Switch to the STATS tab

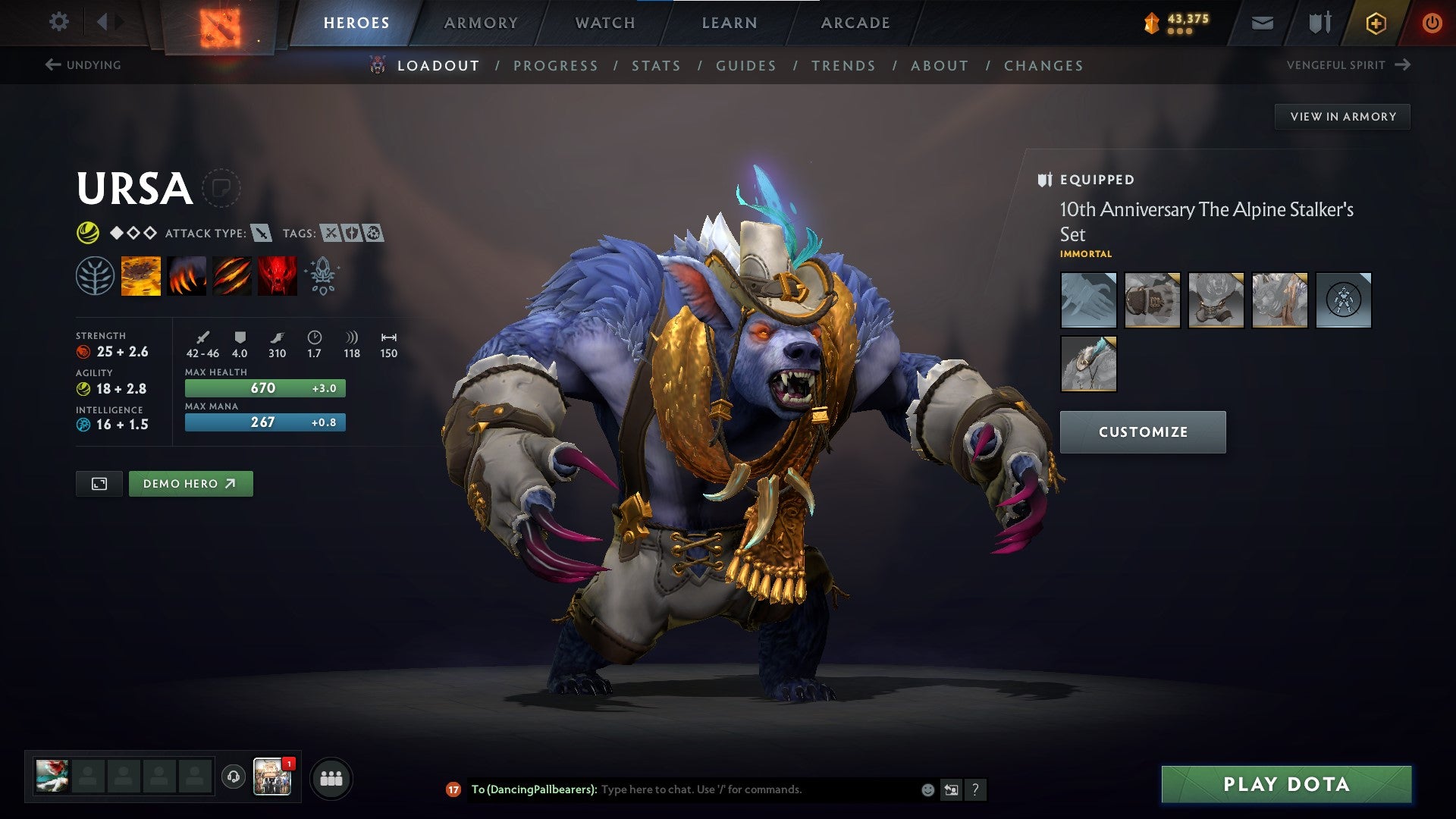tap(657, 66)
